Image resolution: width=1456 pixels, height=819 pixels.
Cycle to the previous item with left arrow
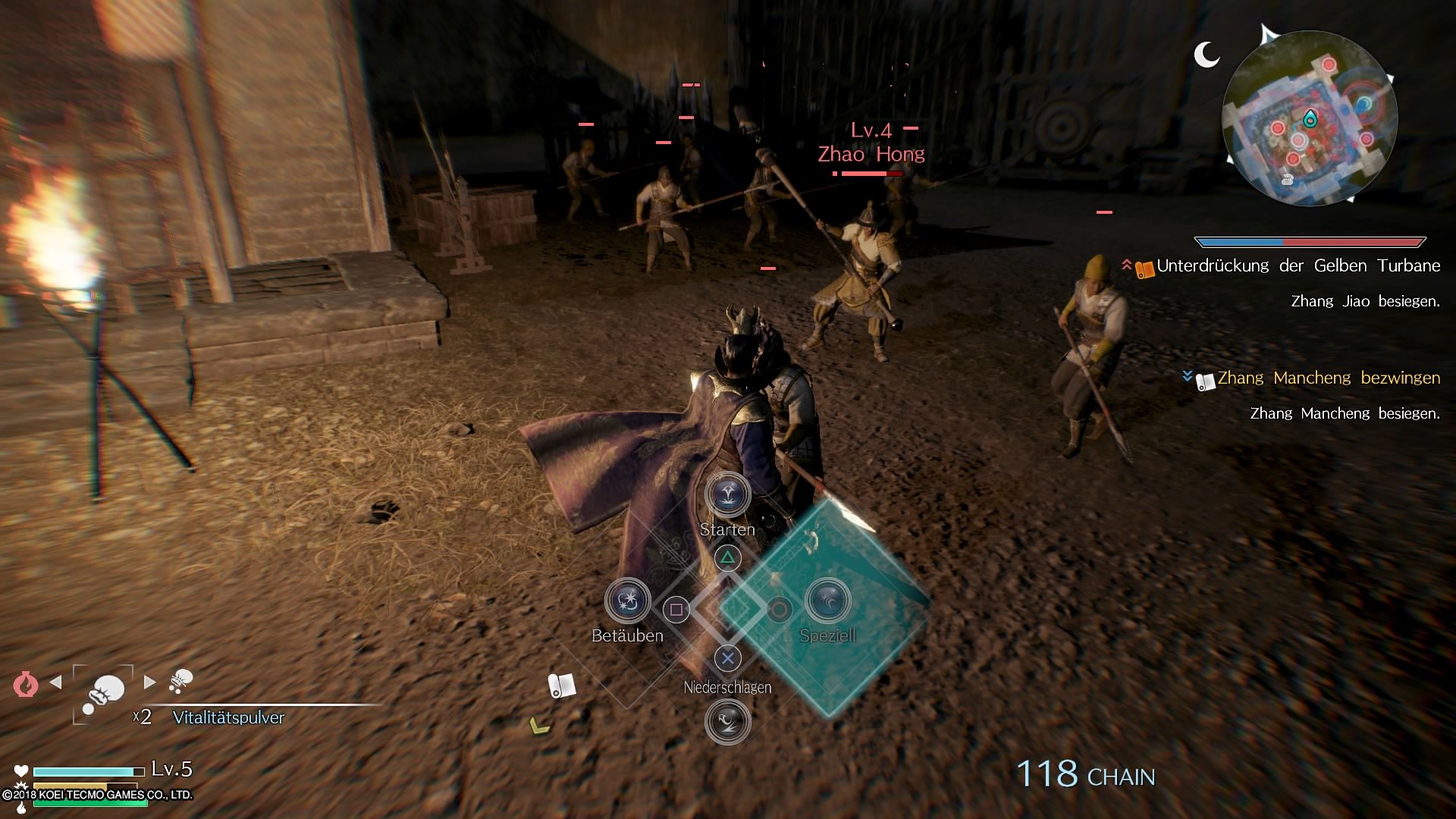pos(55,682)
